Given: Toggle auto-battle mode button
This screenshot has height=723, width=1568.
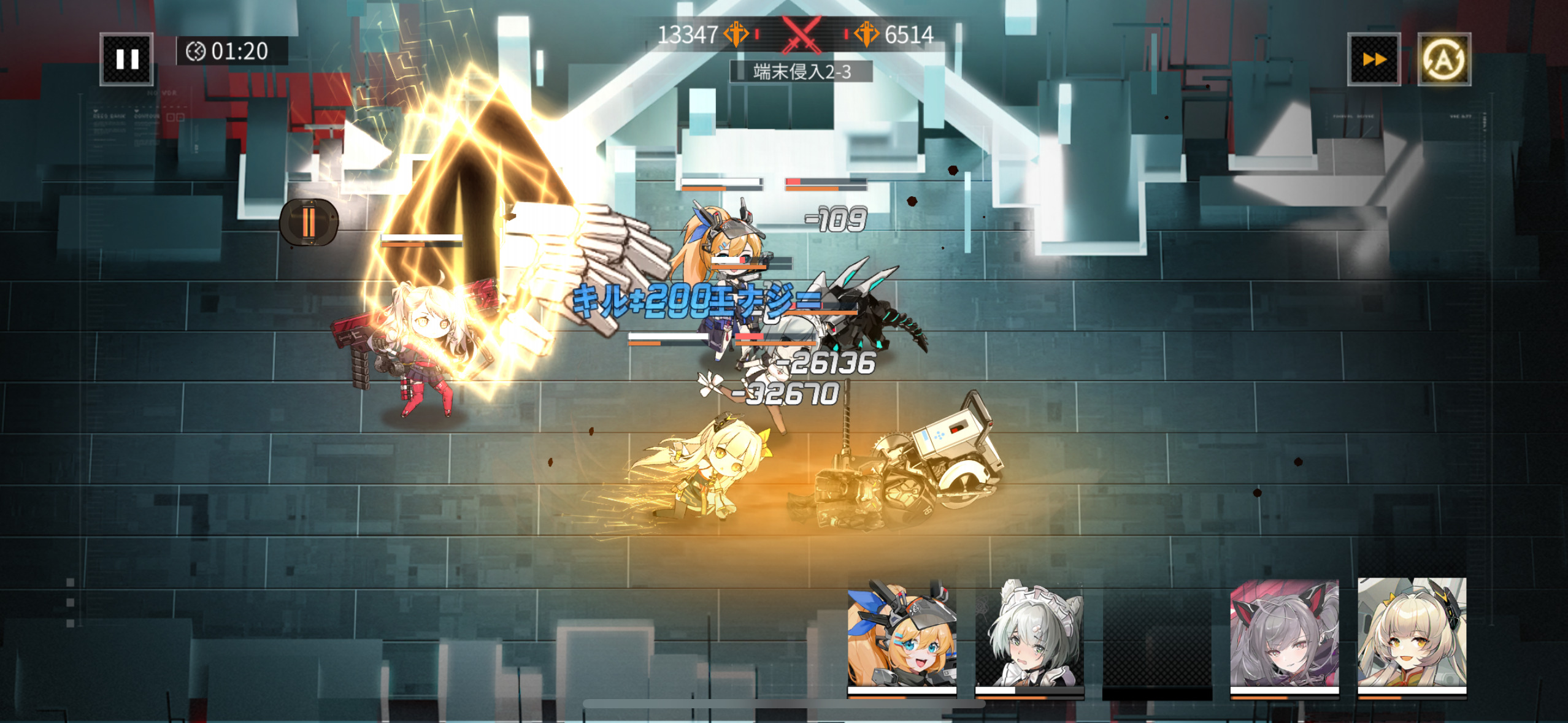Looking at the screenshot, I should (x=1443, y=59).
